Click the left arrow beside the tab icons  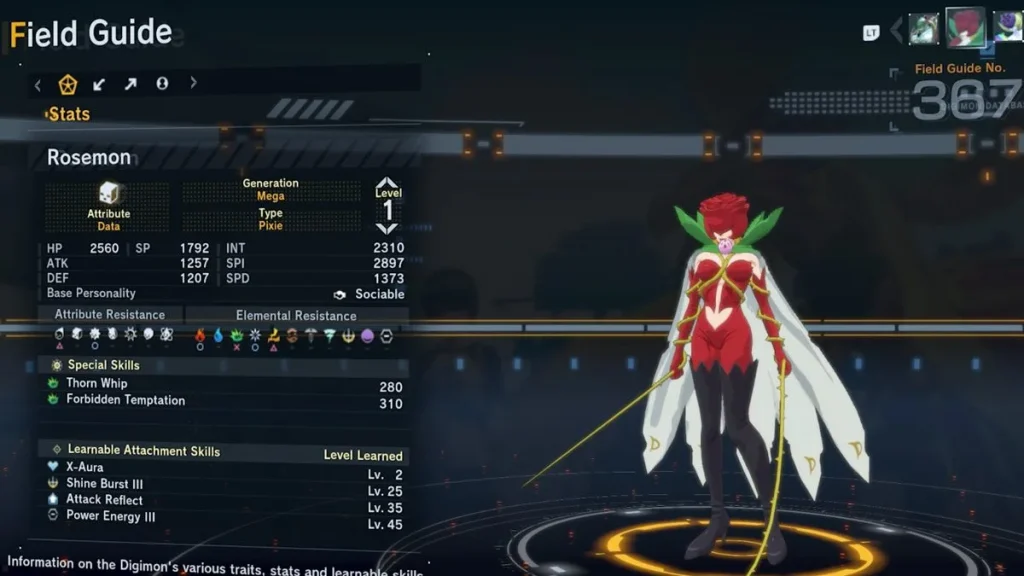(x=38, y=84)
